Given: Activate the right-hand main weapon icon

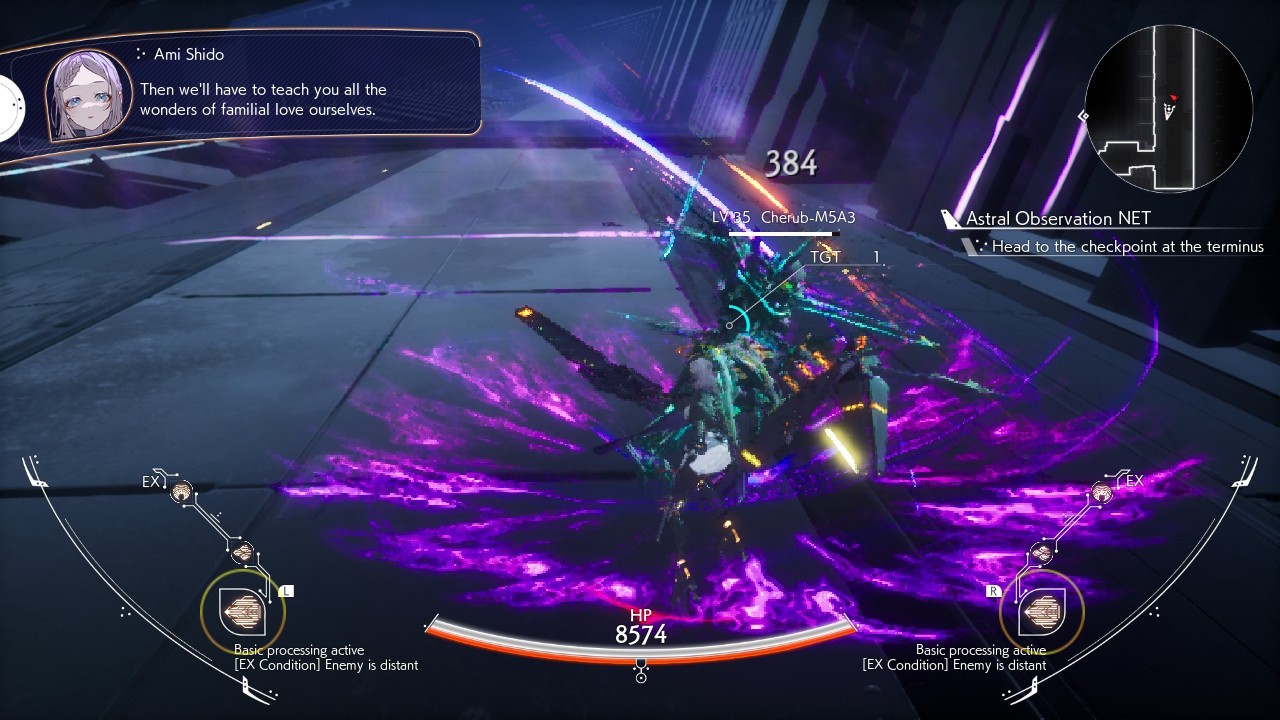Looking at the screenshot, I should tap(1040, 611).
